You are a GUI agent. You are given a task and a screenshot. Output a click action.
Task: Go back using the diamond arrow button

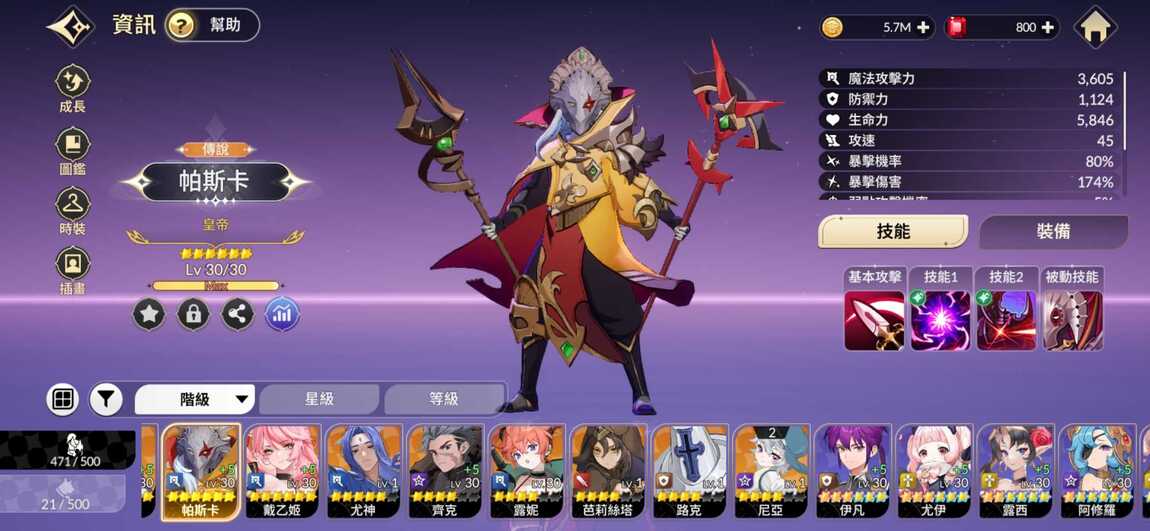[70, 27]
